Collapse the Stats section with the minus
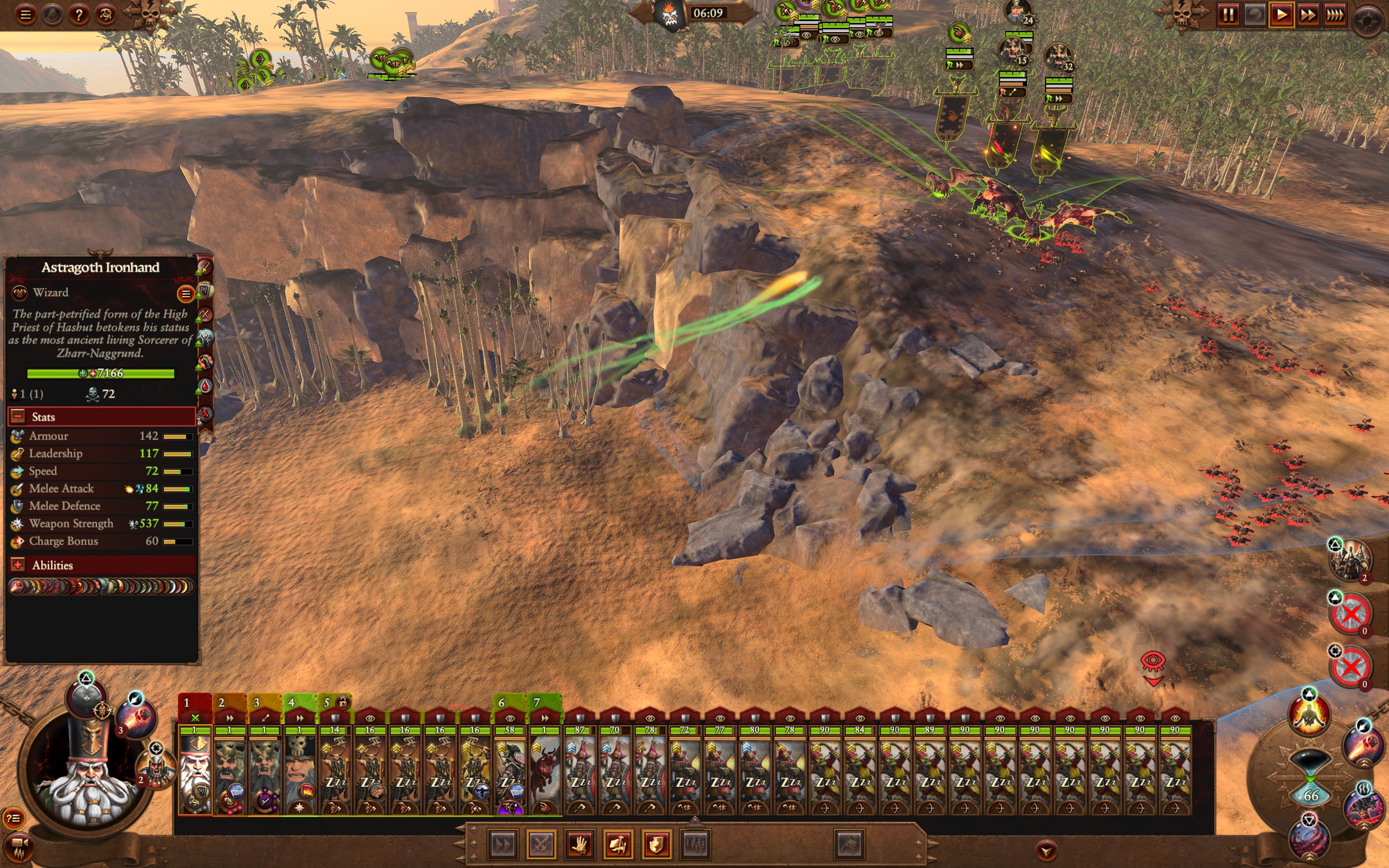Viewport: 1389px width, 868px height. click(x=17, y=416)
